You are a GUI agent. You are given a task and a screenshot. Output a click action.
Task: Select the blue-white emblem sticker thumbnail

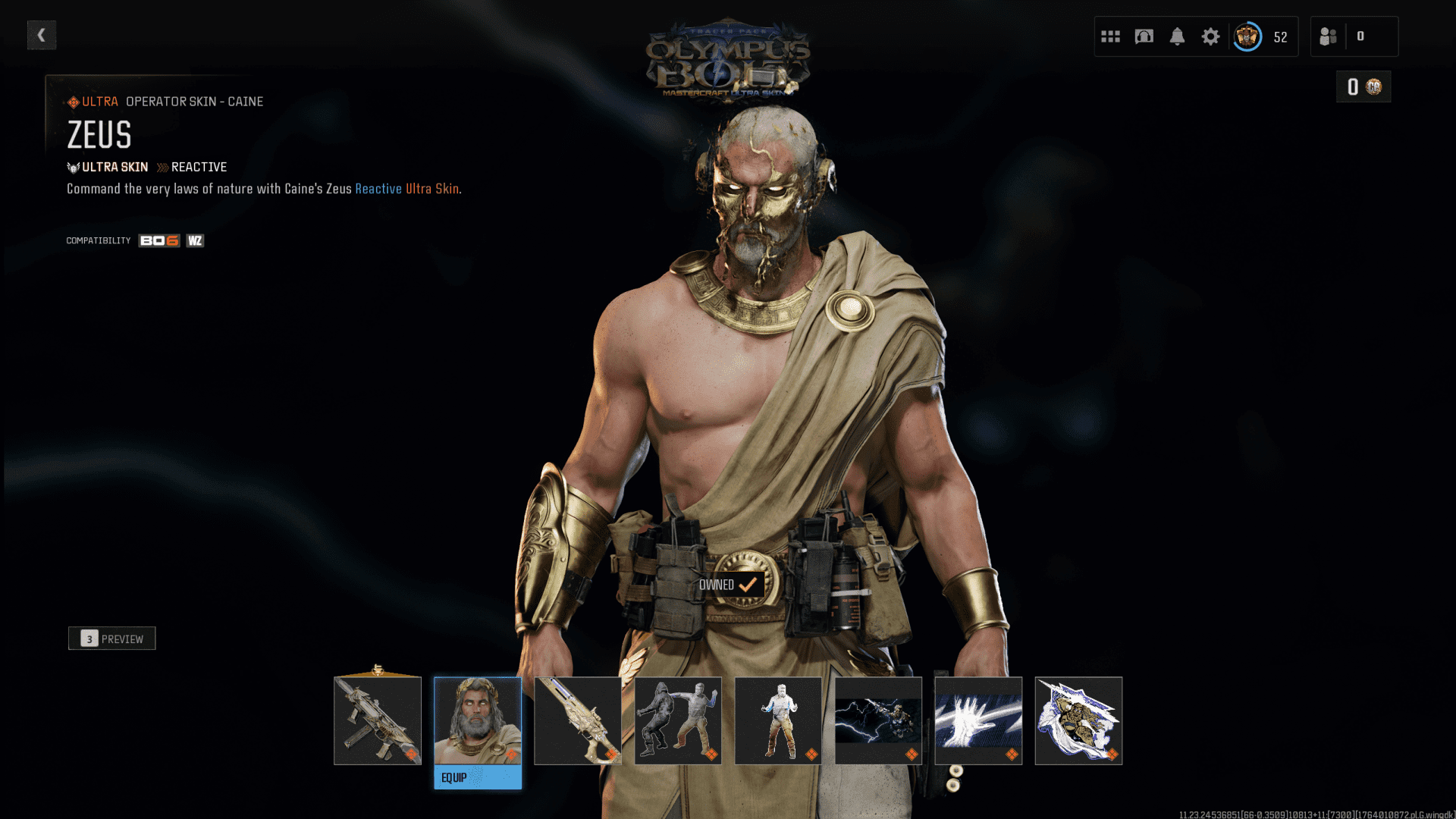(x=1078, y=720)
